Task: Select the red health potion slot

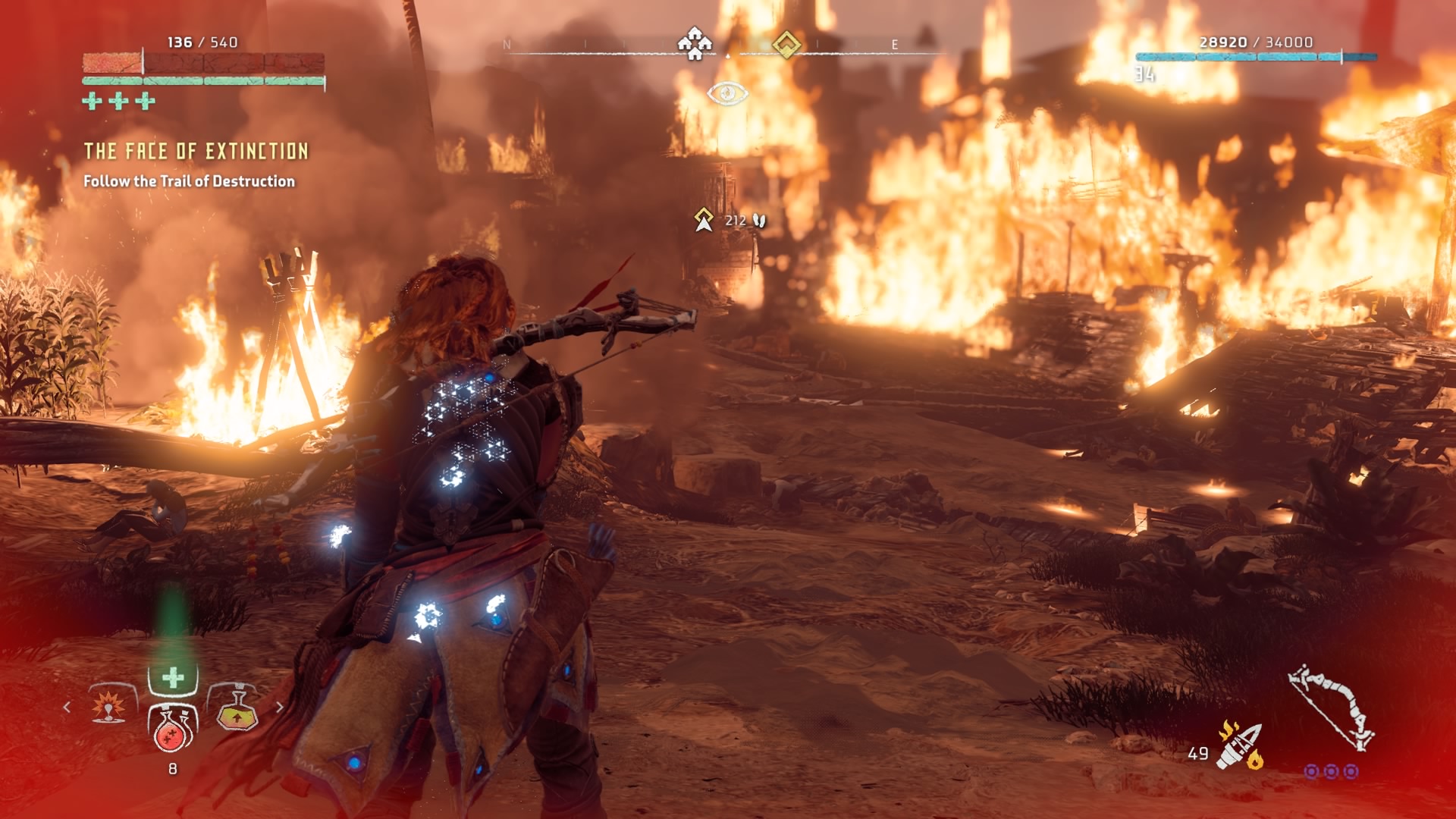Action: [x=173, y=730]
